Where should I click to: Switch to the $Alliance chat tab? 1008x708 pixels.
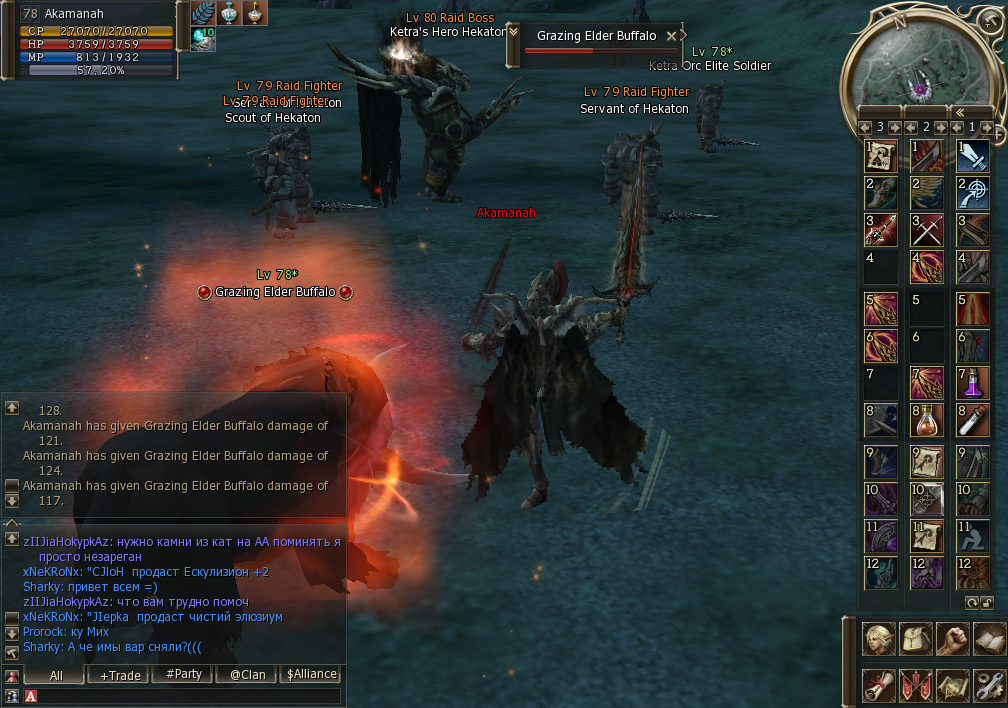[x=312, y=675]
